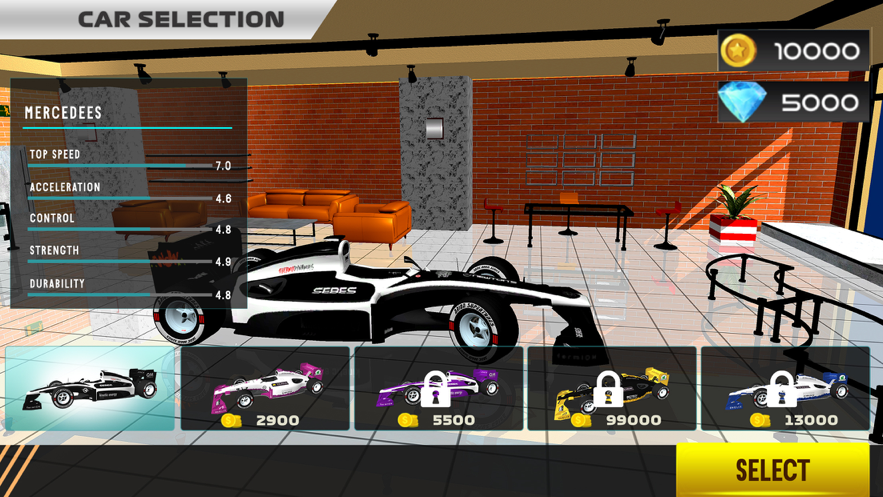
Task: Select the locked blue car costing 13000
Action: click(x=785, y=388)
